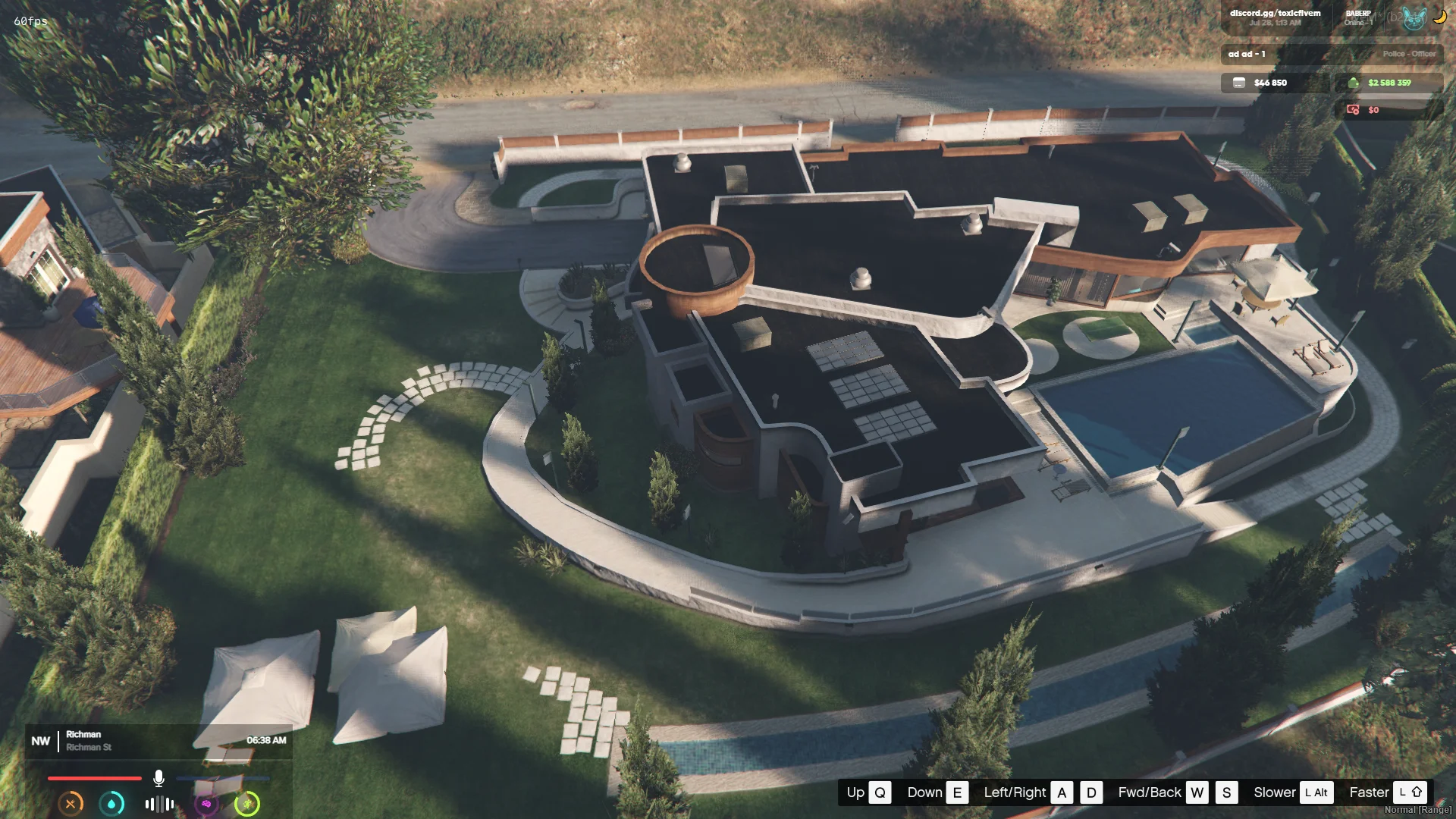1456x819 pixels.
Task: Click the hunger fork-and-knife status icon
Action: pyautogui.click(x=71, y=804)
